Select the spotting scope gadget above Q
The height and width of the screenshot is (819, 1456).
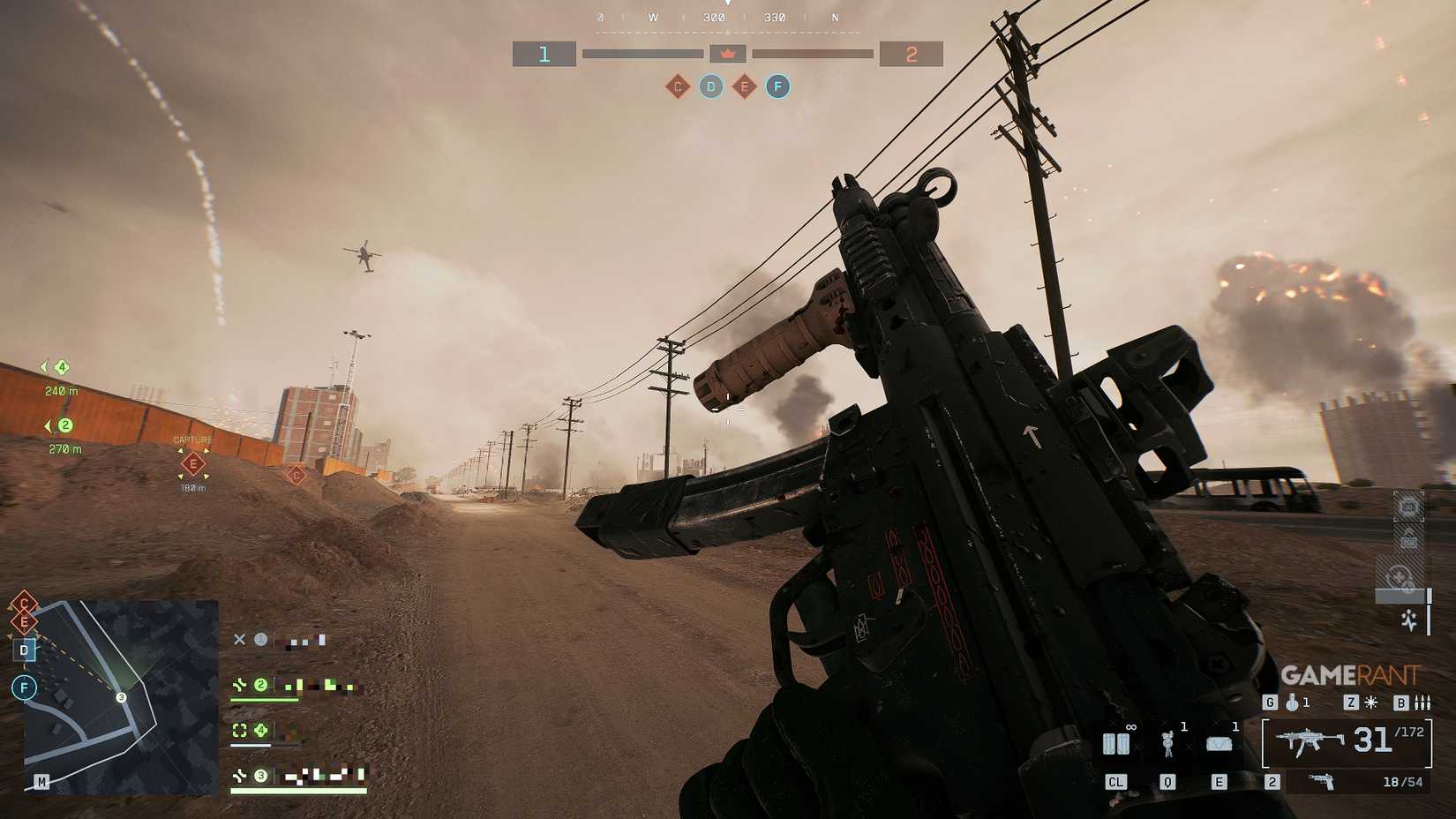pos(1167,742)
